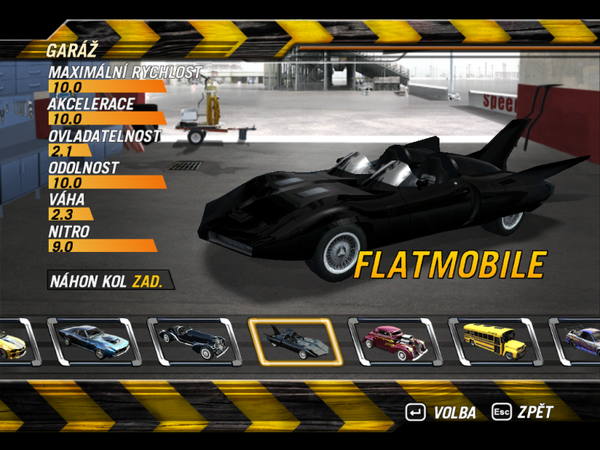Choose the yellow school bus thumbnail
The image size is (600, 450).
click(x=494, y=342)
